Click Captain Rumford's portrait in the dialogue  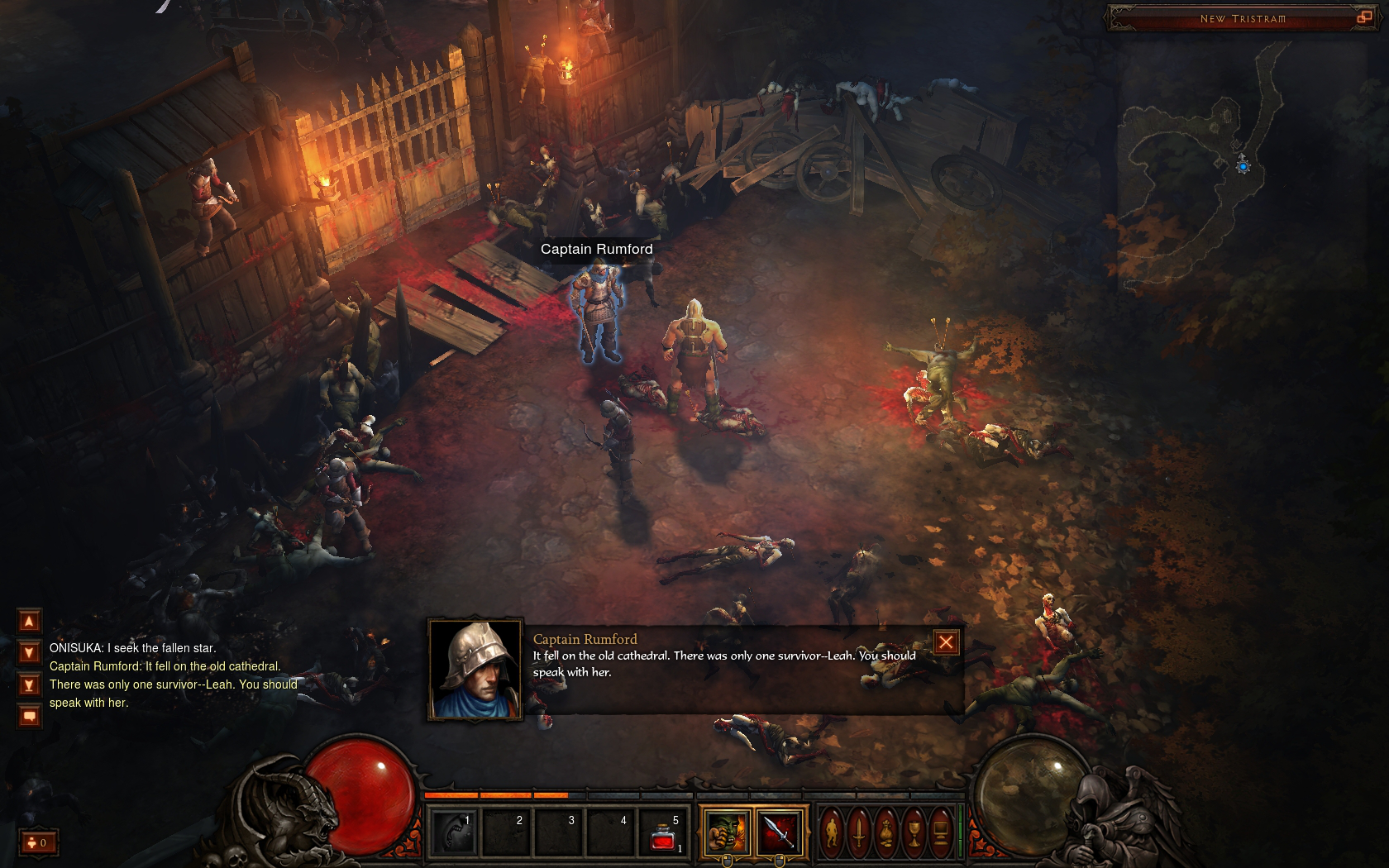coord(475,670)
